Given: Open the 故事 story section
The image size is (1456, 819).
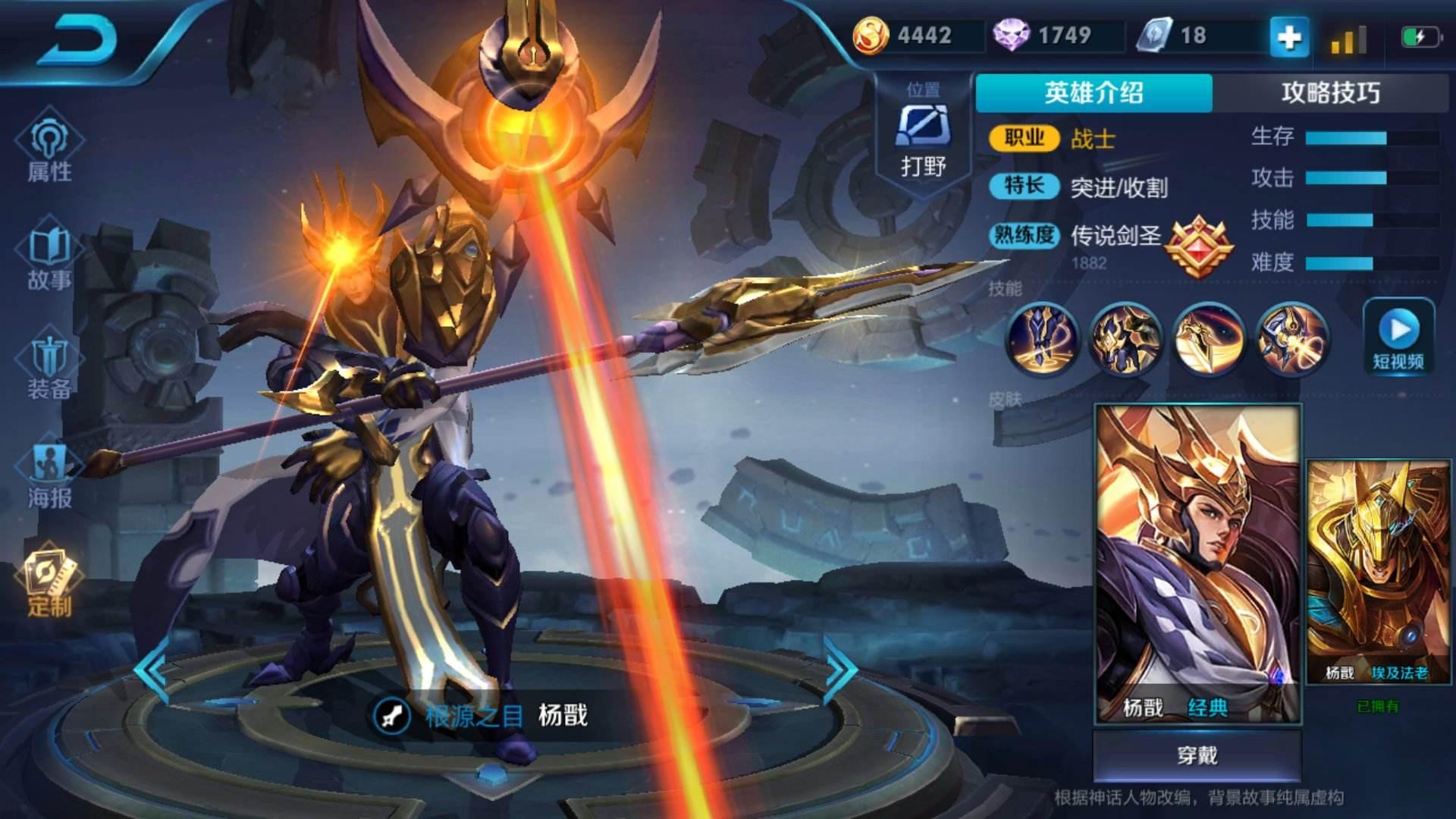Looking at the screenshot, I should click(x=50, y=258).
